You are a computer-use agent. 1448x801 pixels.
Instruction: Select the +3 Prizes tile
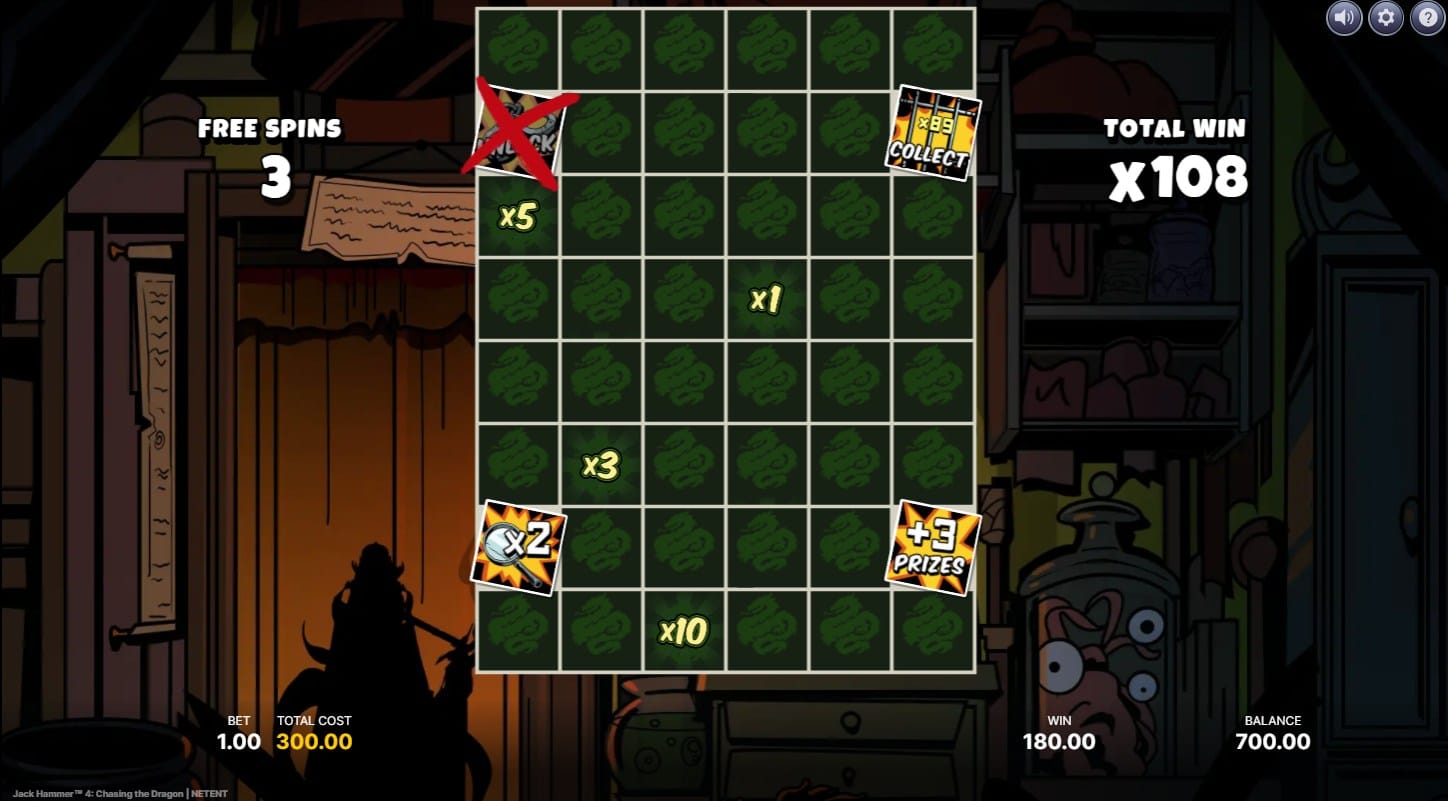pos(932,548)
